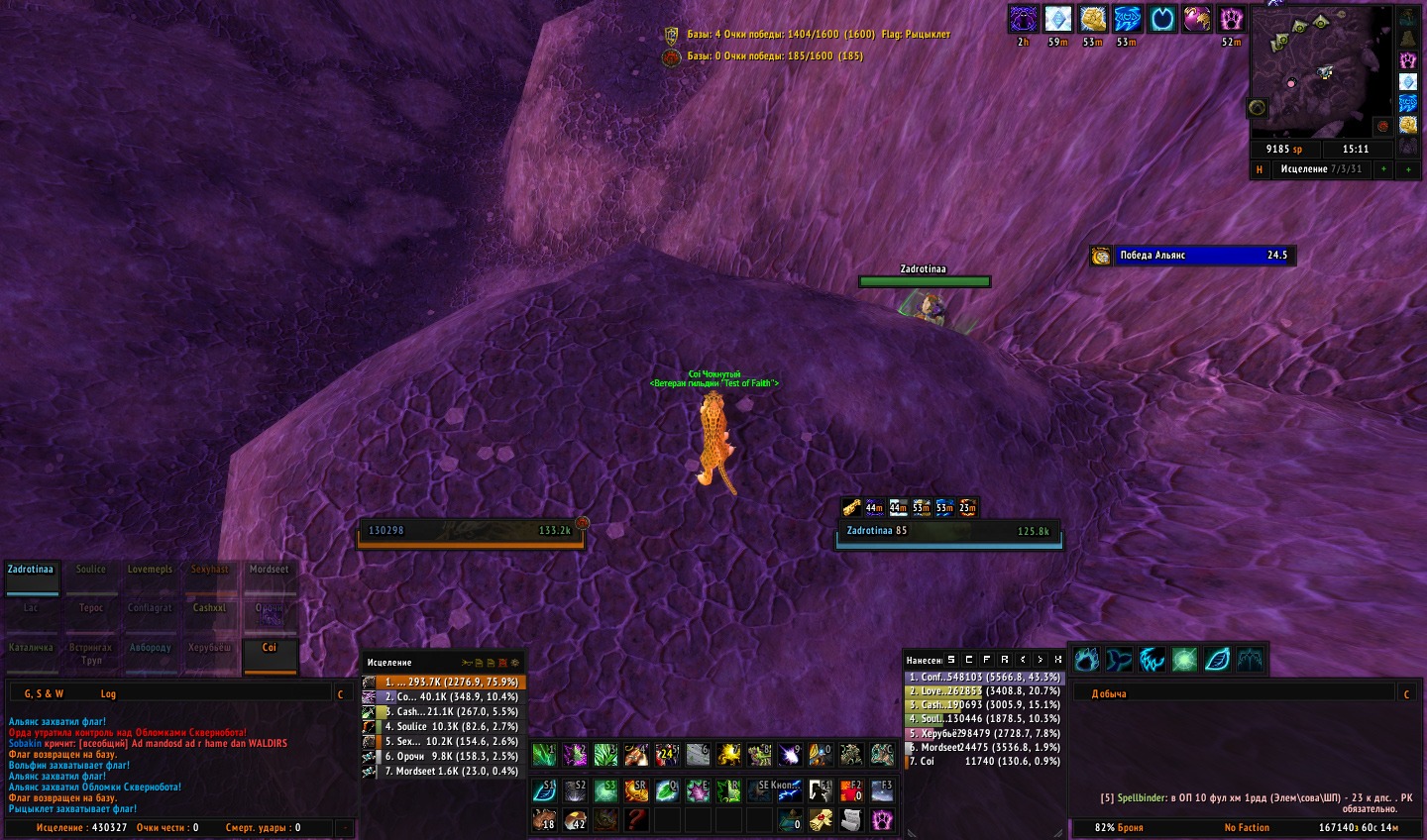Click the Zadrotinaa target frame
This screenshot has height=840, width=1427.
948,532
